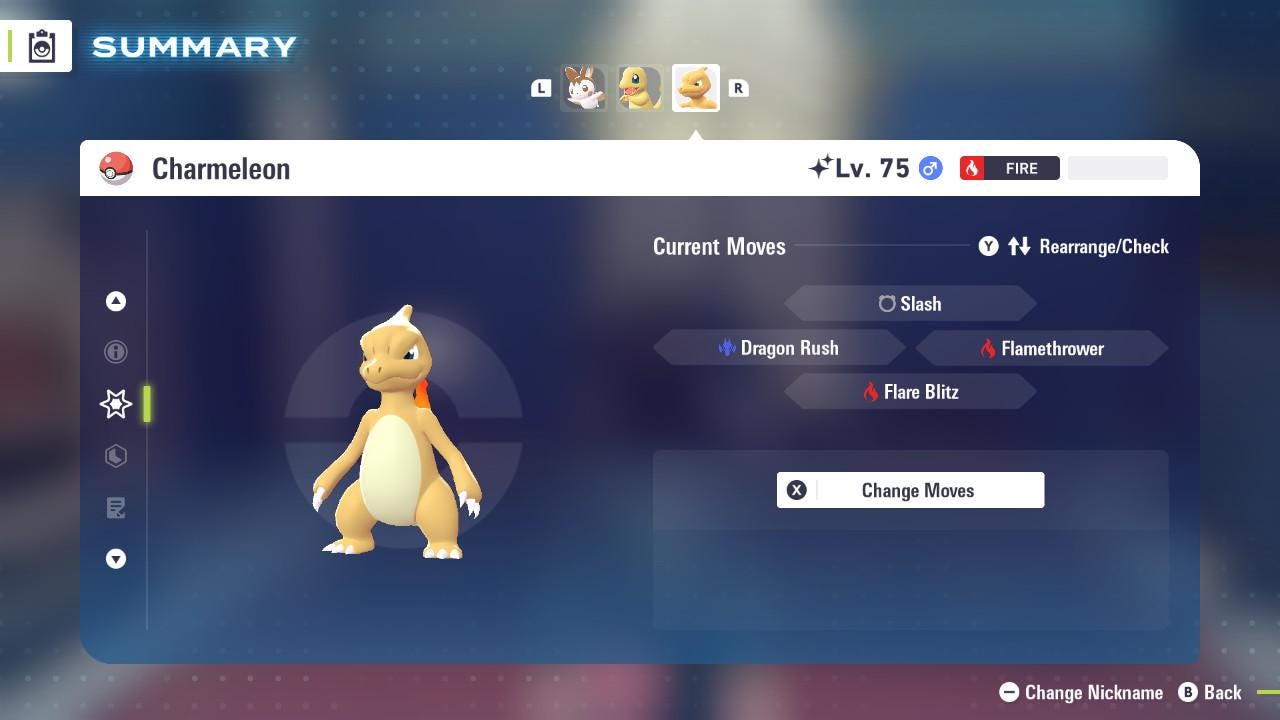The image size is (1280, 720).
Task: Toggle Rearrange/Check mode with the arrows icon
Action: 1020,246
